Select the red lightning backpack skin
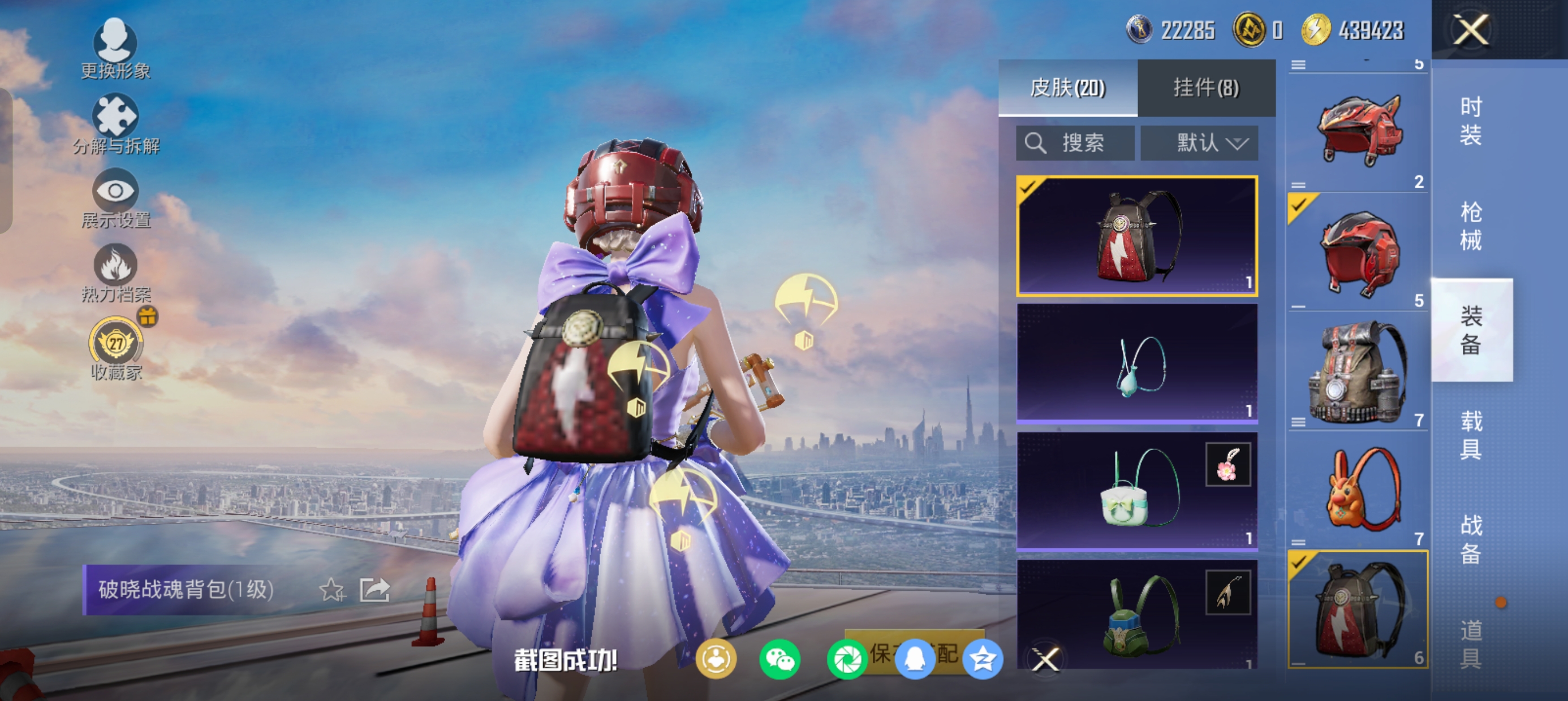The width and height of the screenshot is (1568, 701). click(x=1136, y=236)
